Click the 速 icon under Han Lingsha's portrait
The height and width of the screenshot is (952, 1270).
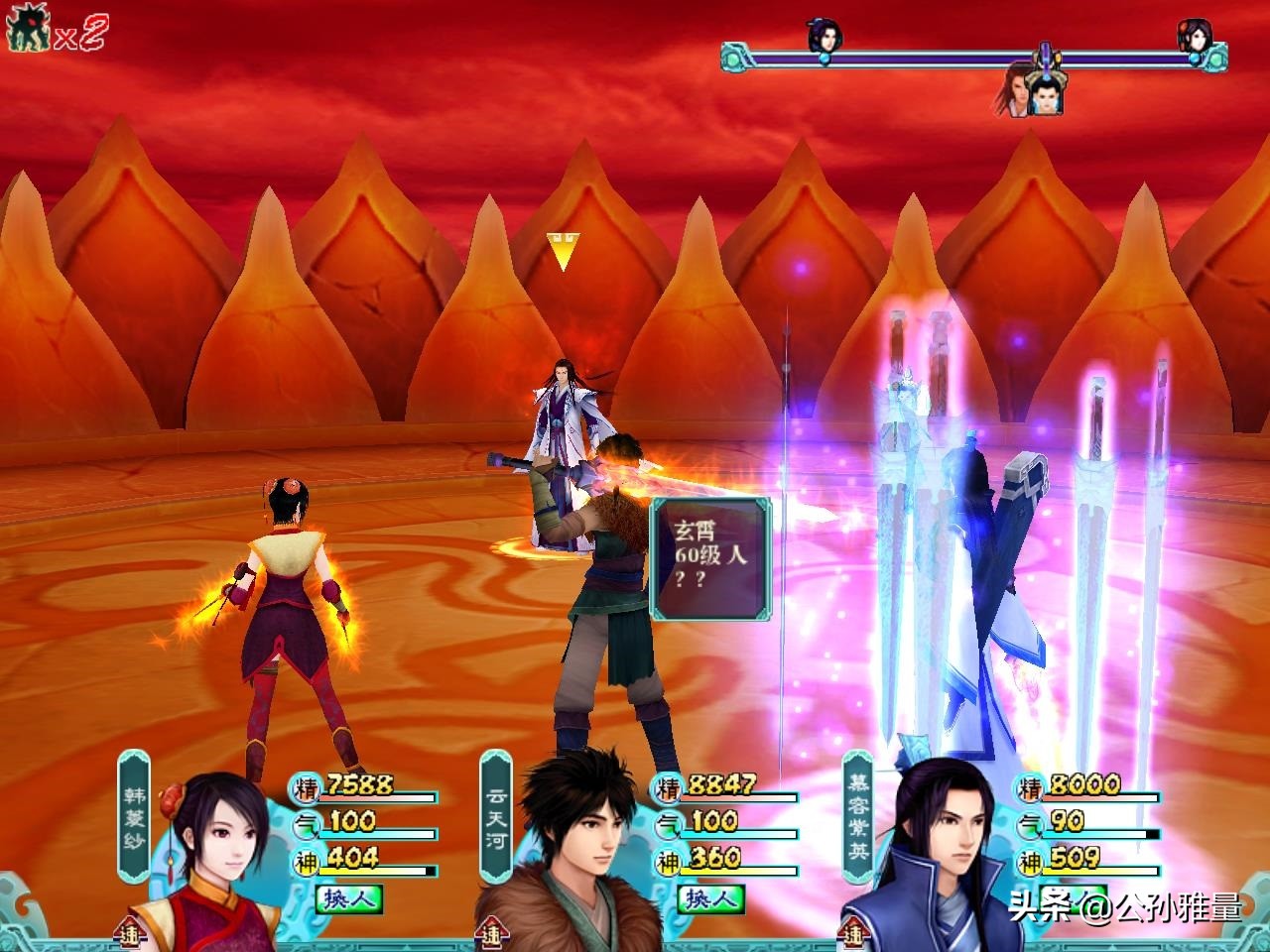tap(130, 933)
